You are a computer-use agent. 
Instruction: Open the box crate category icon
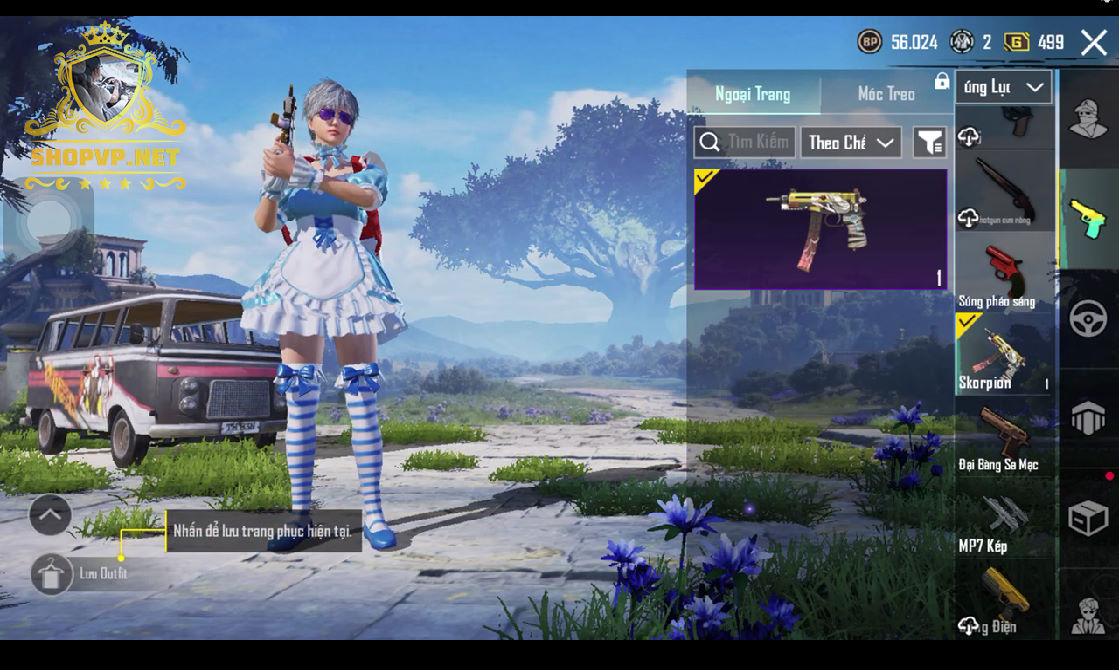point(1088,519)
